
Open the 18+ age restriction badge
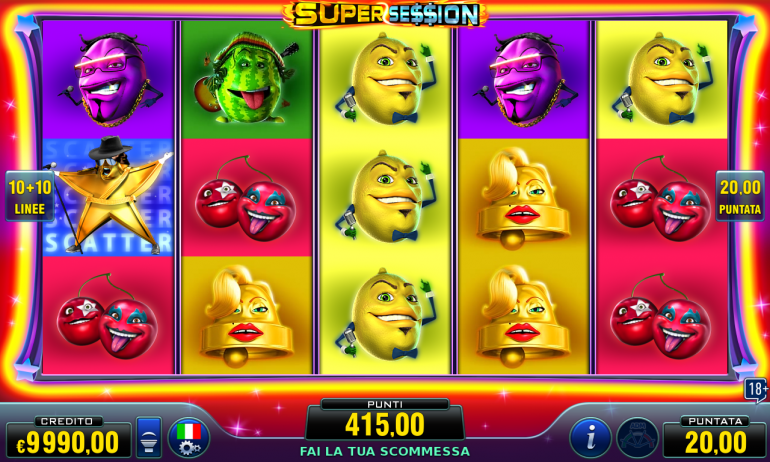(756, 389)
